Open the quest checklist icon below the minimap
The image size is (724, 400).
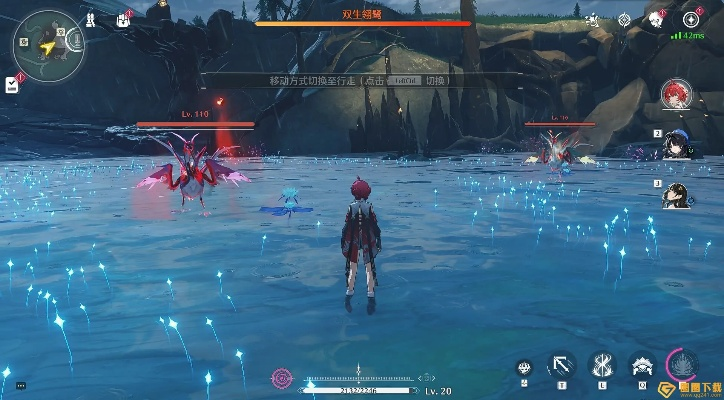coord(12,82)
